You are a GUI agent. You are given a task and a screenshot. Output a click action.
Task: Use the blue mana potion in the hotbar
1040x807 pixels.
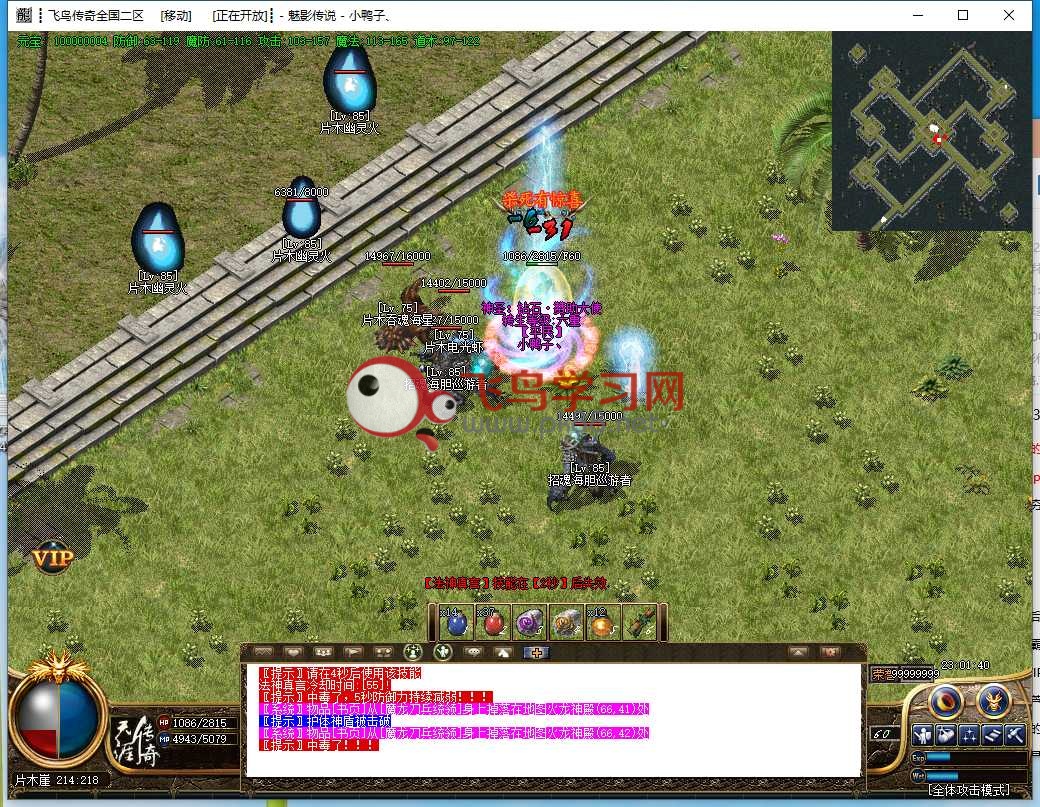(x=455, y=623)
